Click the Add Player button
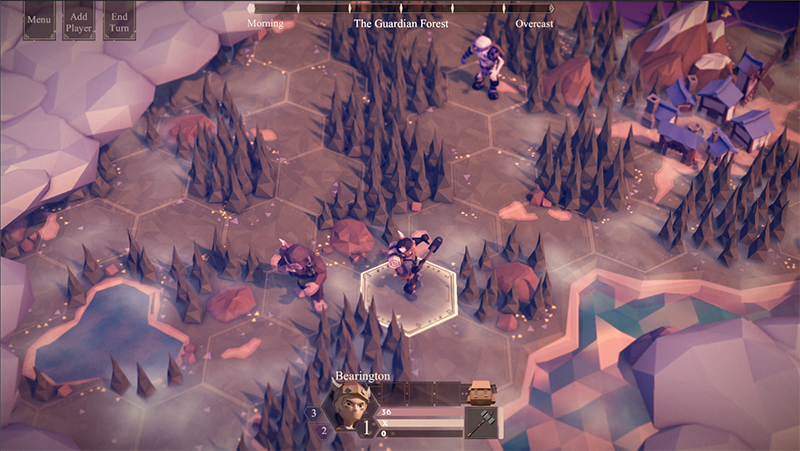This screenshot has width=800, height=451. coord(79,20)
